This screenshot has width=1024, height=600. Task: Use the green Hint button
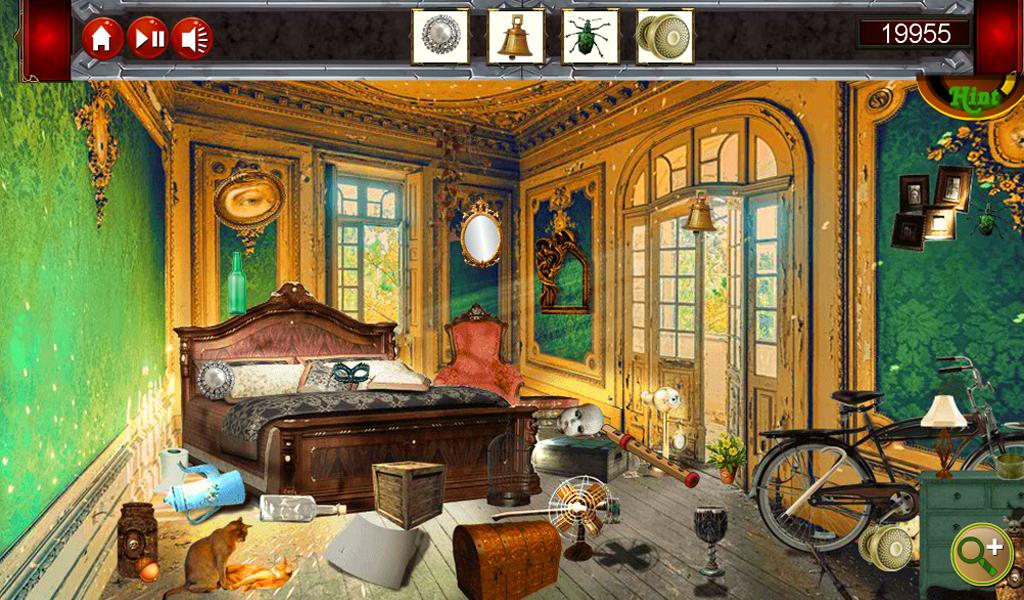[x=975, y=97]
